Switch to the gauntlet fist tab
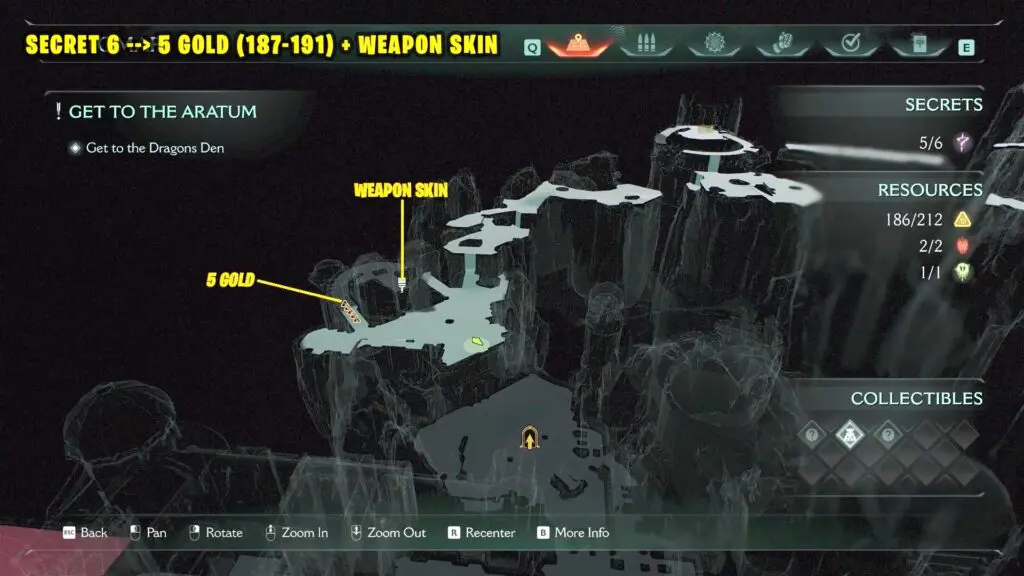1024x576 pixels. click(x=779, y=45)
